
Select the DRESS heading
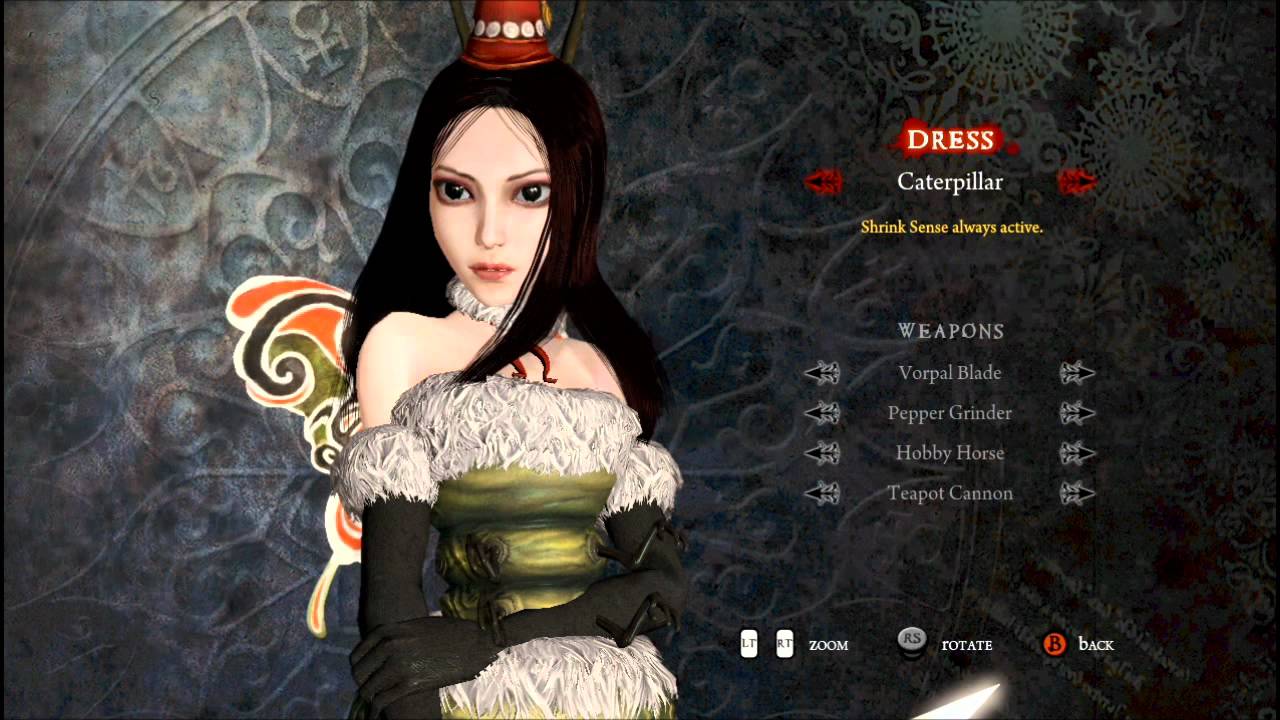pyautogui.click(x=950, y=140)
